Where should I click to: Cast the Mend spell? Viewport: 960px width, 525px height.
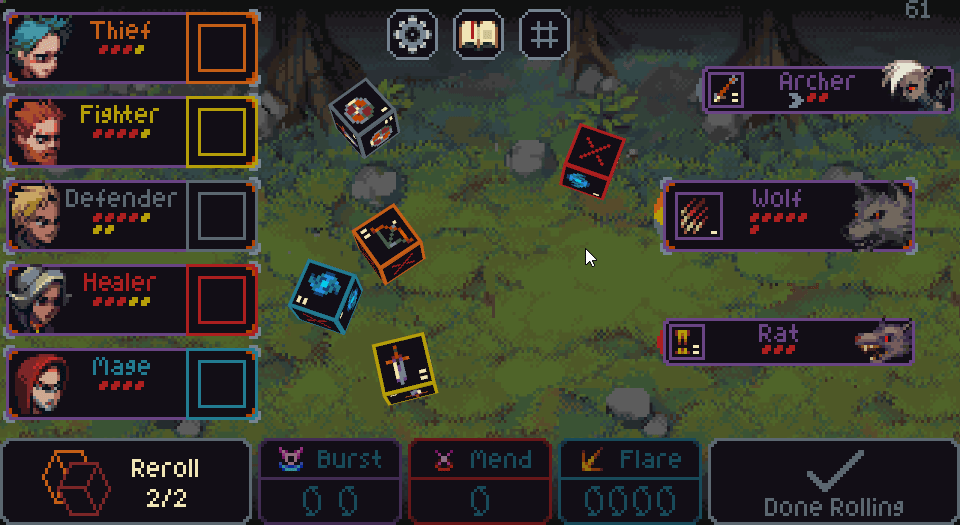tap(480, 481)
